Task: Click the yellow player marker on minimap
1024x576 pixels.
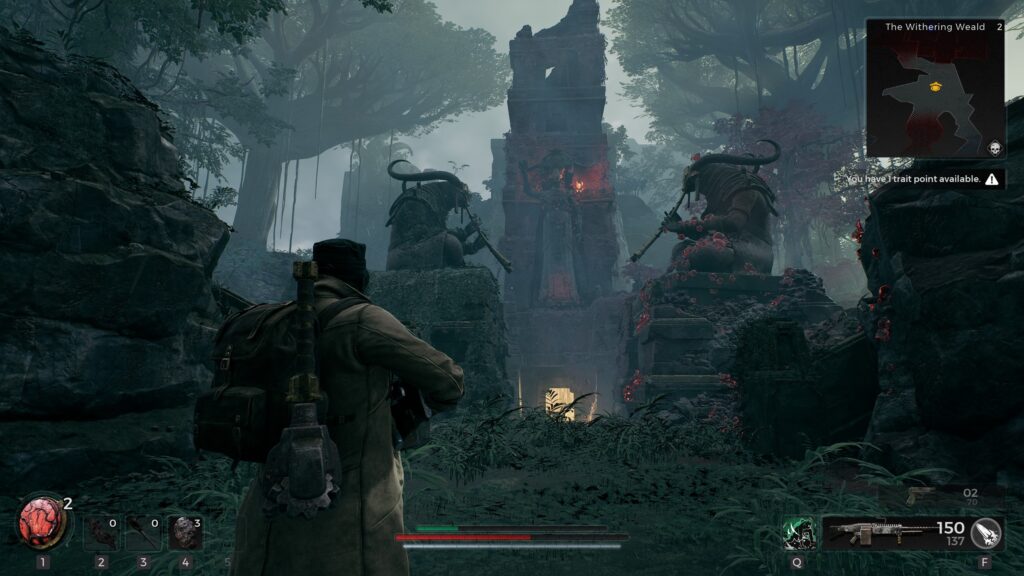Action: point(935,87)
